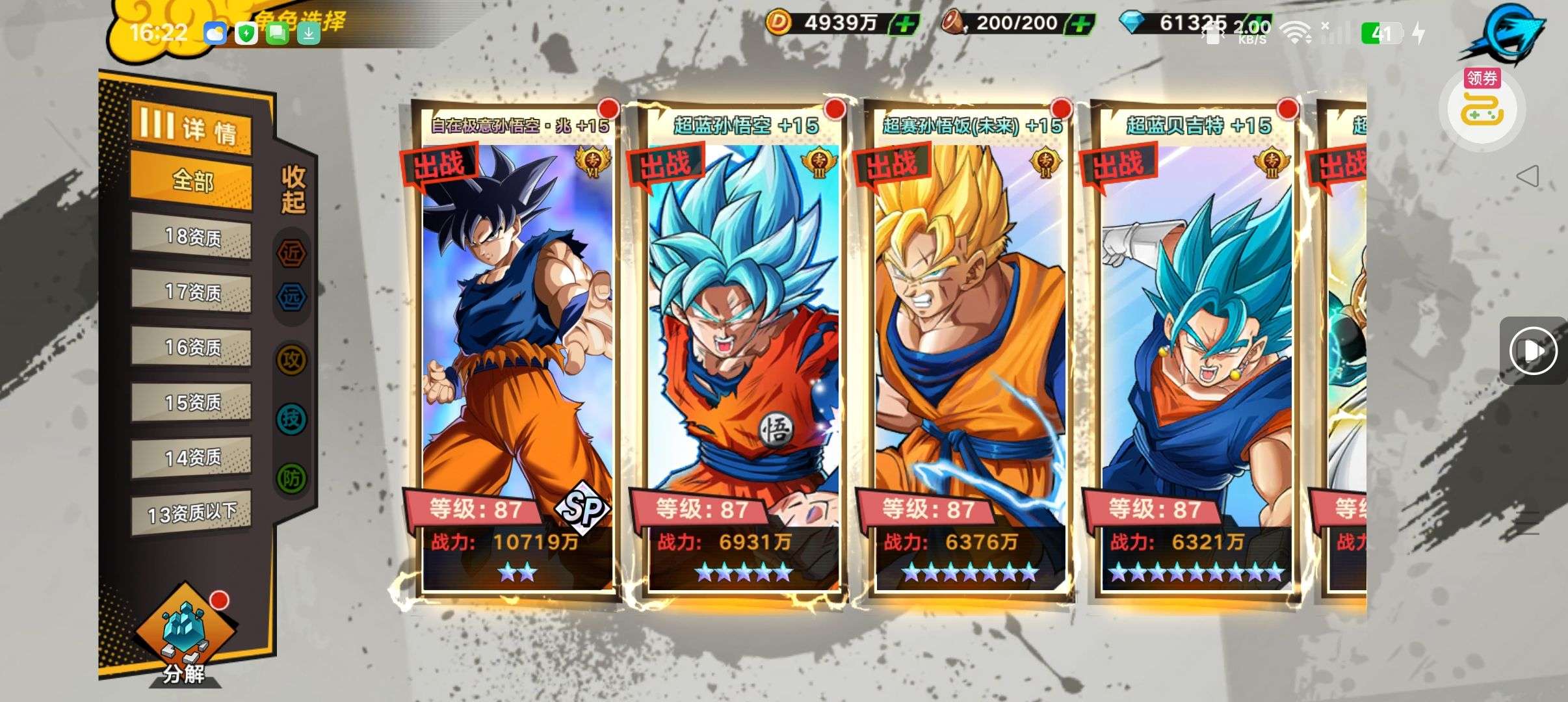
Task: Choose the 14资质 filter
Action: click(192, 458)
